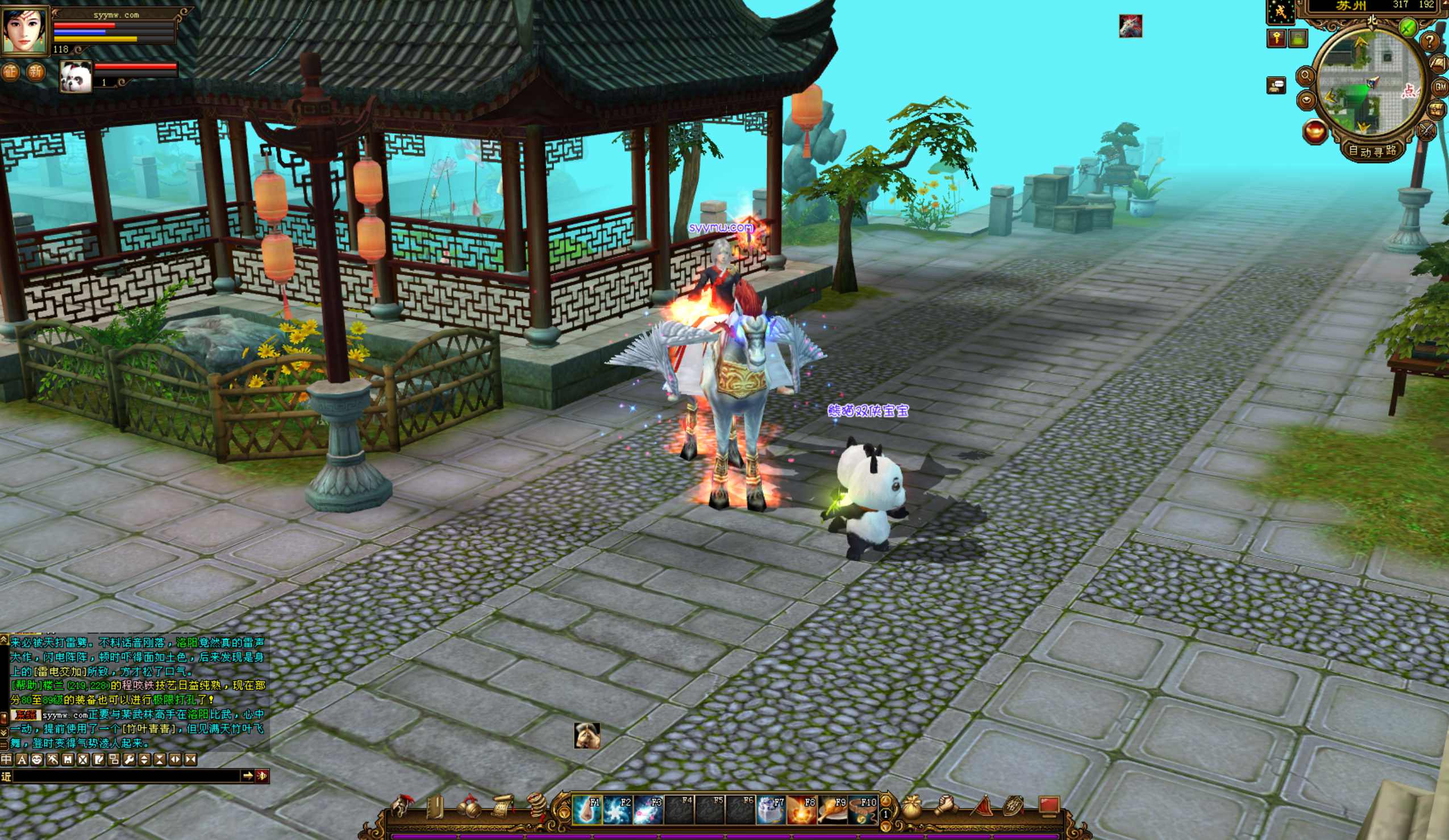This screenshot has height=840, width=1449.
Task: Click the chat text input field
Action: coord(127,776)
